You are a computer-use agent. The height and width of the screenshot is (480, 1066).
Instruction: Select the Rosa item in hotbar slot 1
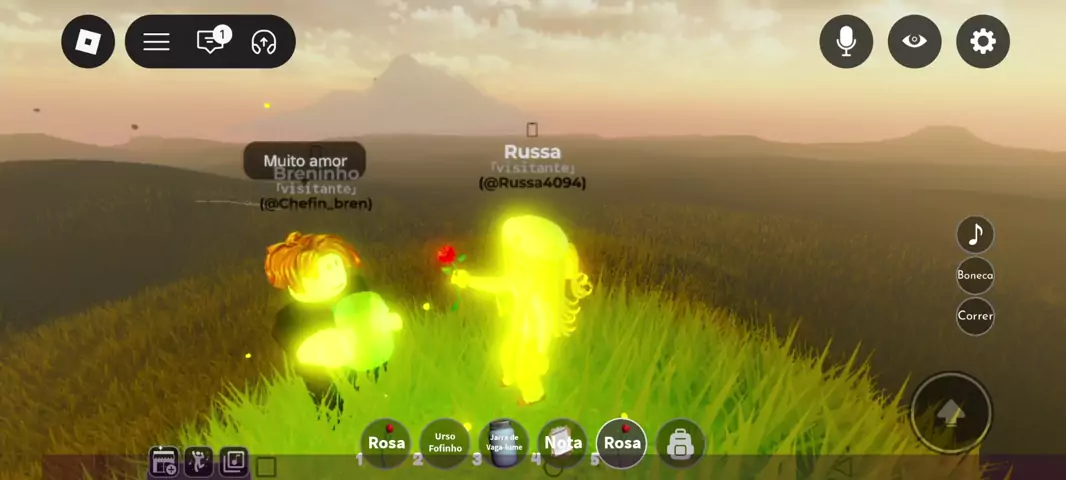(386, 443)
